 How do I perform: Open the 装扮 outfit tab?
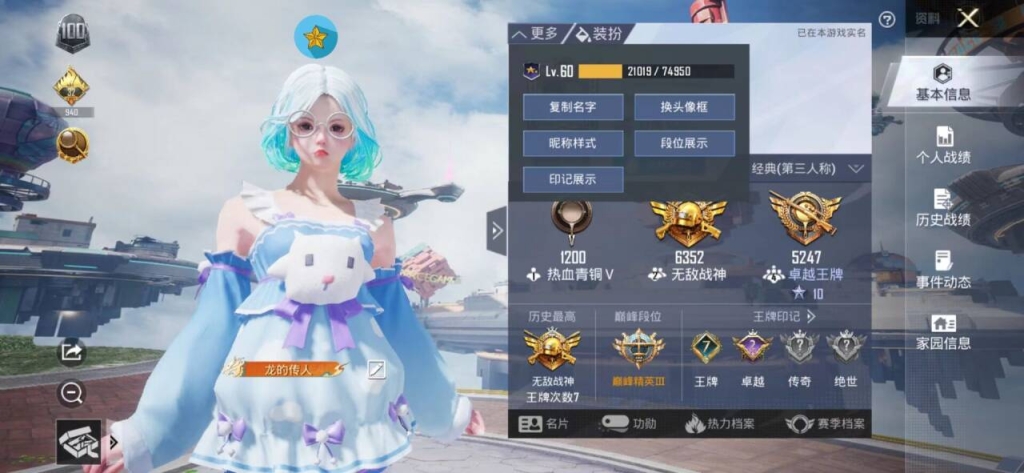(599, 34)
